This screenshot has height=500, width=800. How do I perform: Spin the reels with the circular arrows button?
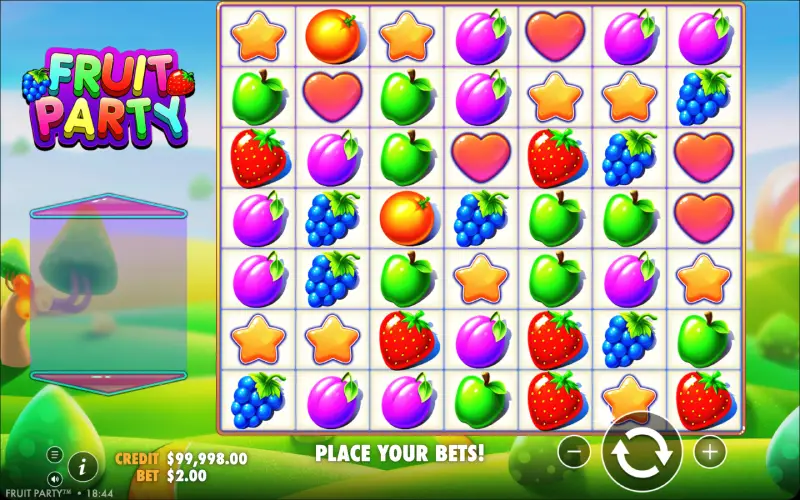[x=641, y=452]
